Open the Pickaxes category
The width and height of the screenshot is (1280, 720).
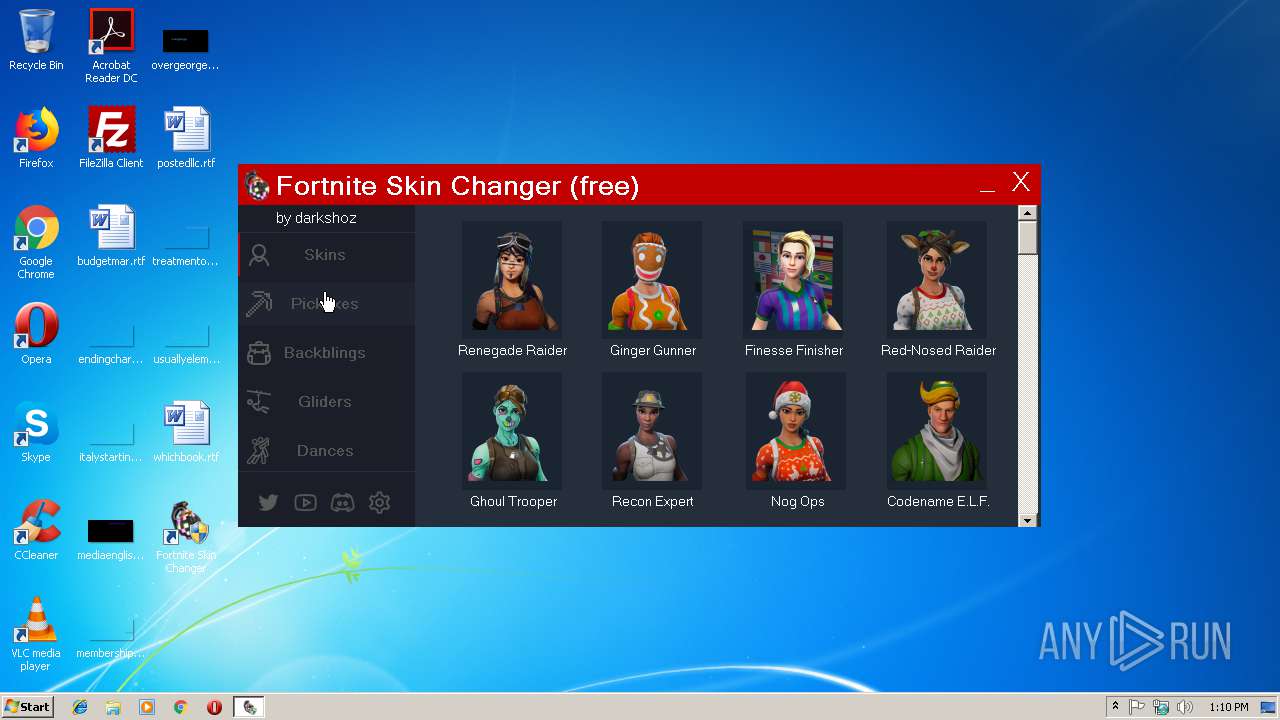(x=325, y=304)
